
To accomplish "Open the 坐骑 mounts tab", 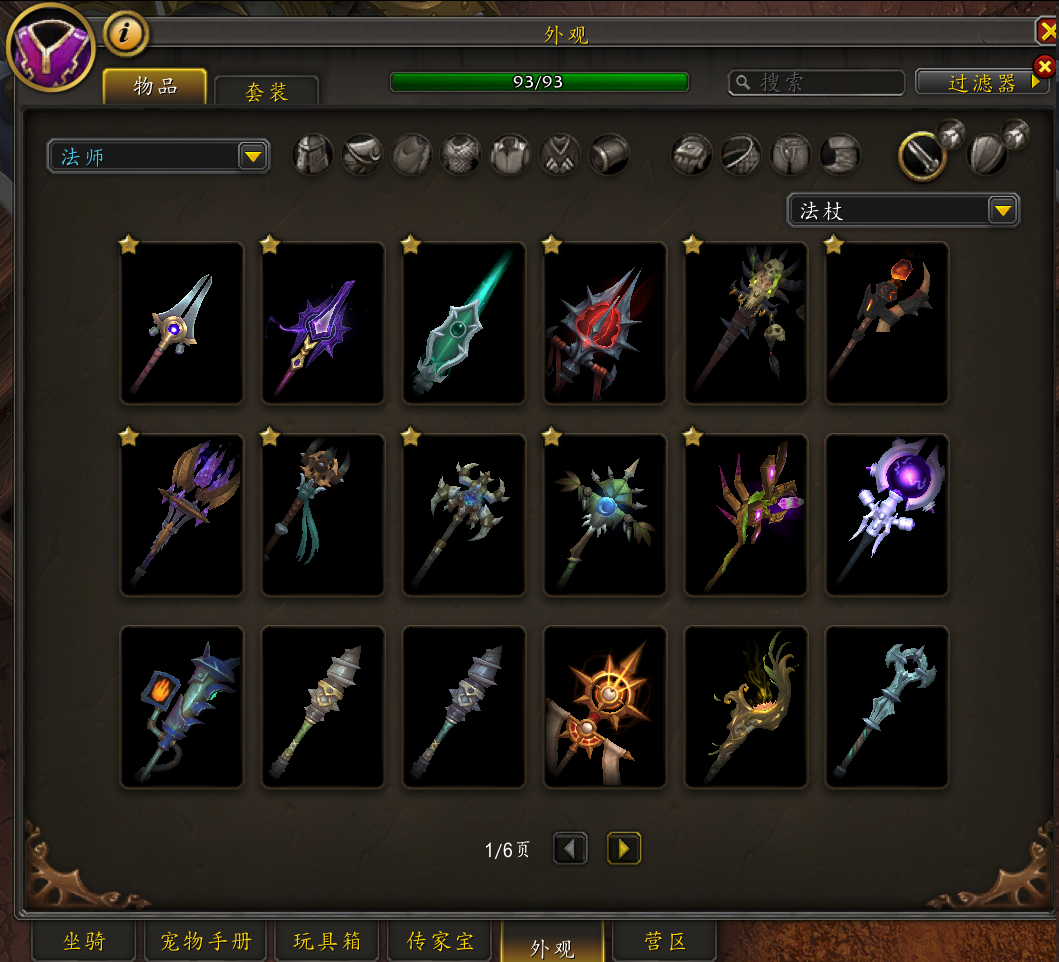I will pyautogui.click(x=84, y=942).
